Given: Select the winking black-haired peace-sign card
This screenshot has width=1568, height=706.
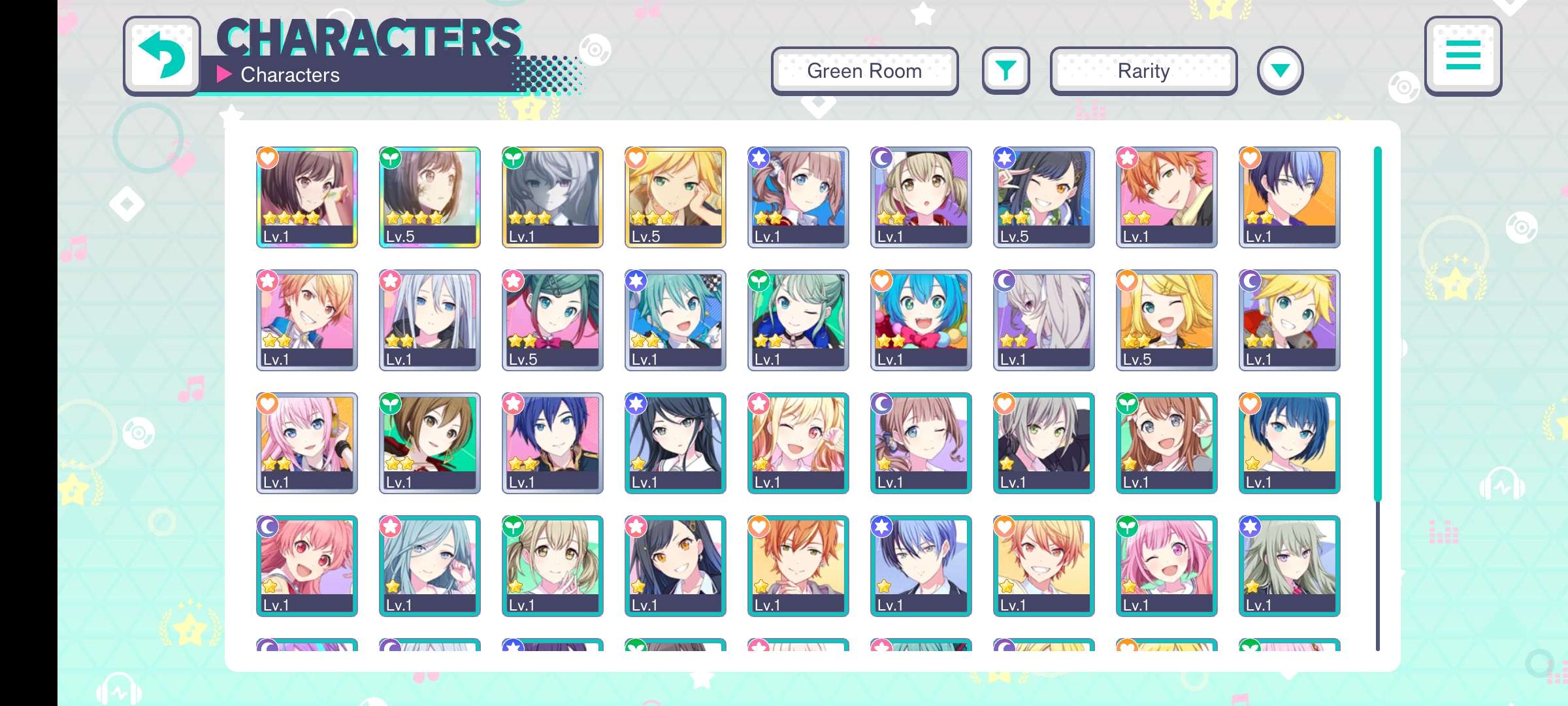Looking at the screenshot, I should 1043,197.
